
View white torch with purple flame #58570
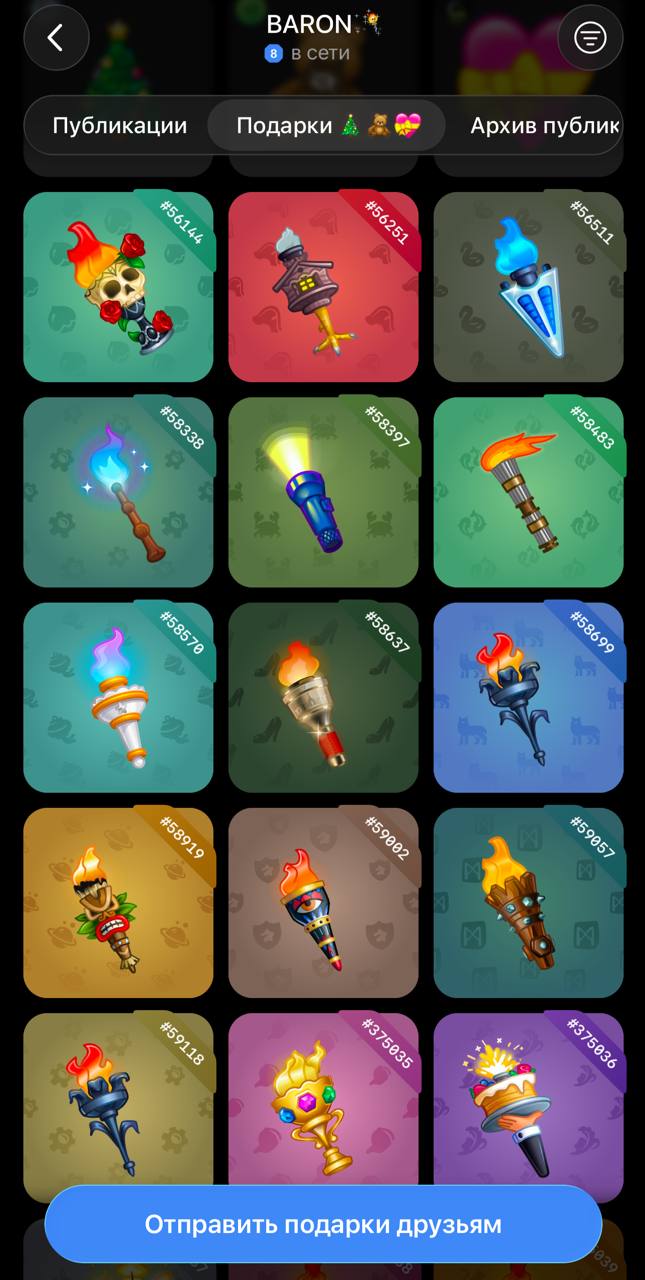pos(118,697)
